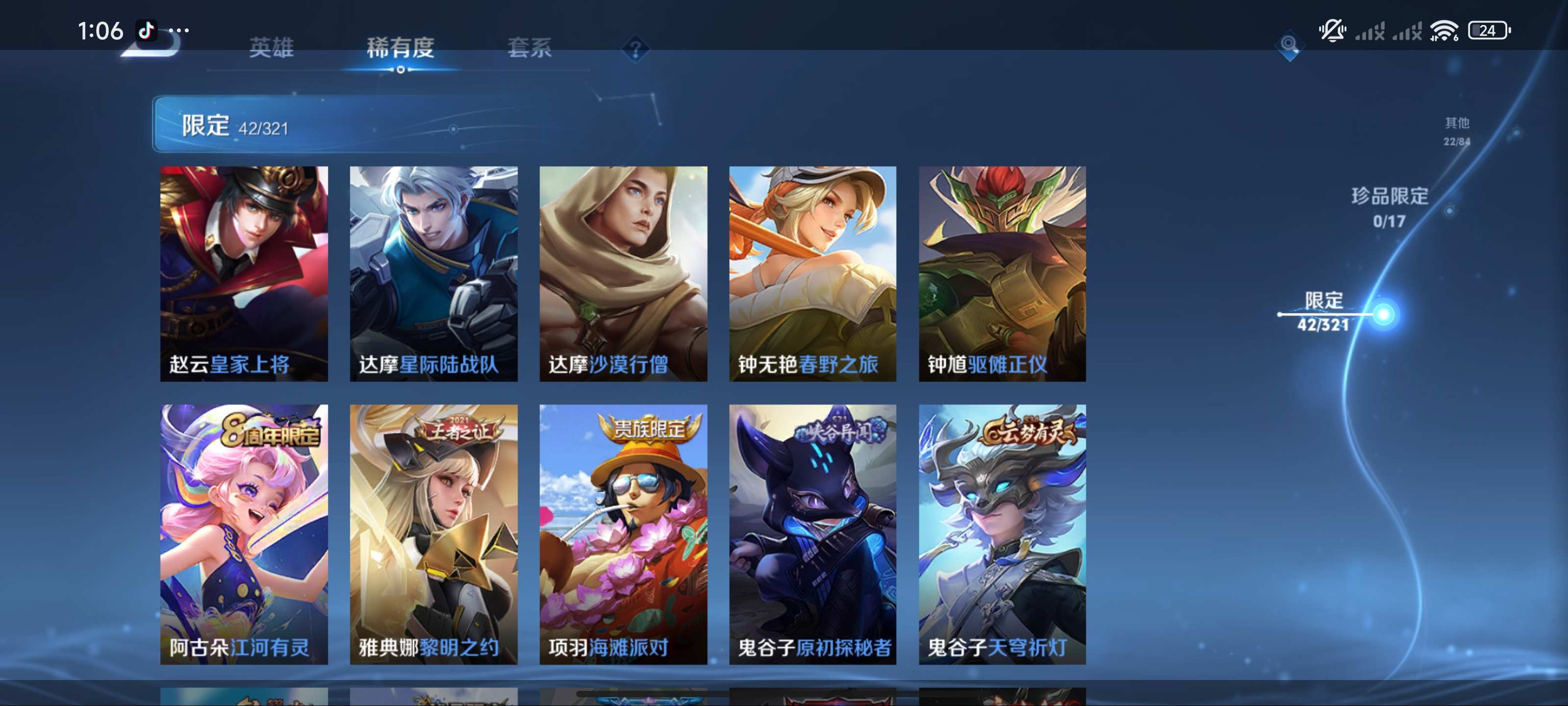Image resolution: width=1568 pixels, height=706 pixels.
Task: View the 项羽 海滩派对 skin card
Action: [623, 533]
